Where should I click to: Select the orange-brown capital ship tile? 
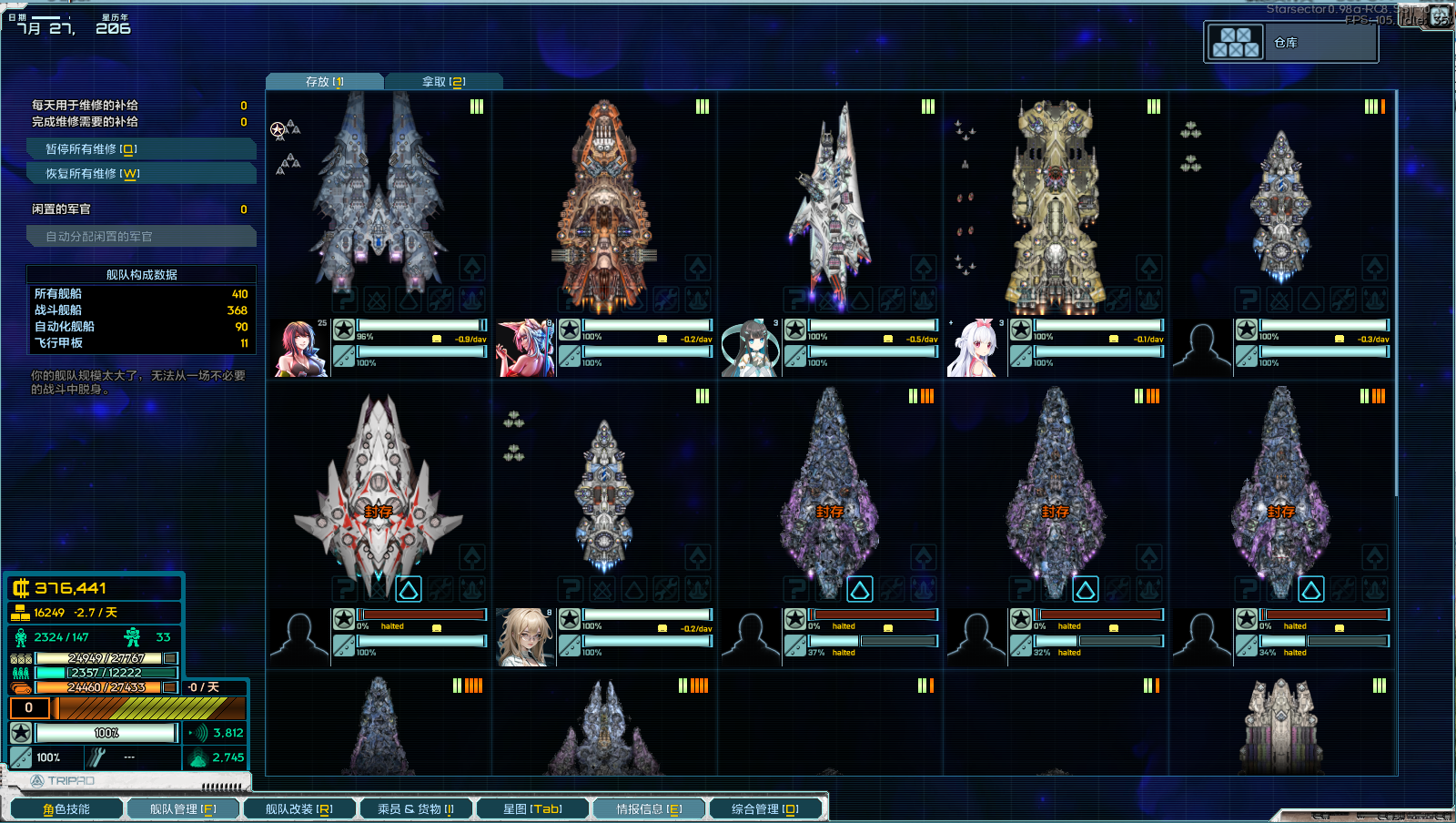click(x=603, y=205)
